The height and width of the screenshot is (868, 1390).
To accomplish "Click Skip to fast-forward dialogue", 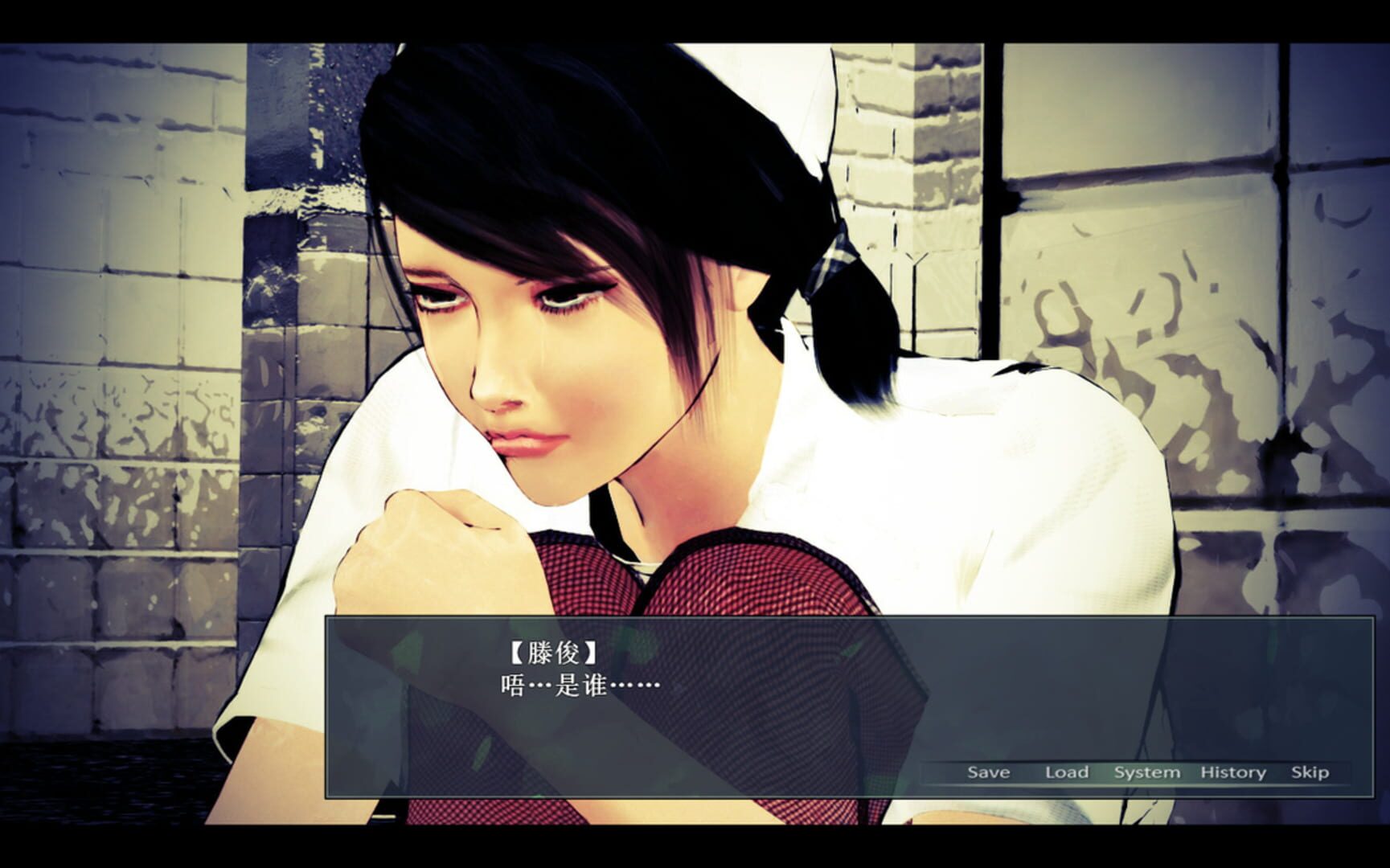I will (x=1309, y=772).
